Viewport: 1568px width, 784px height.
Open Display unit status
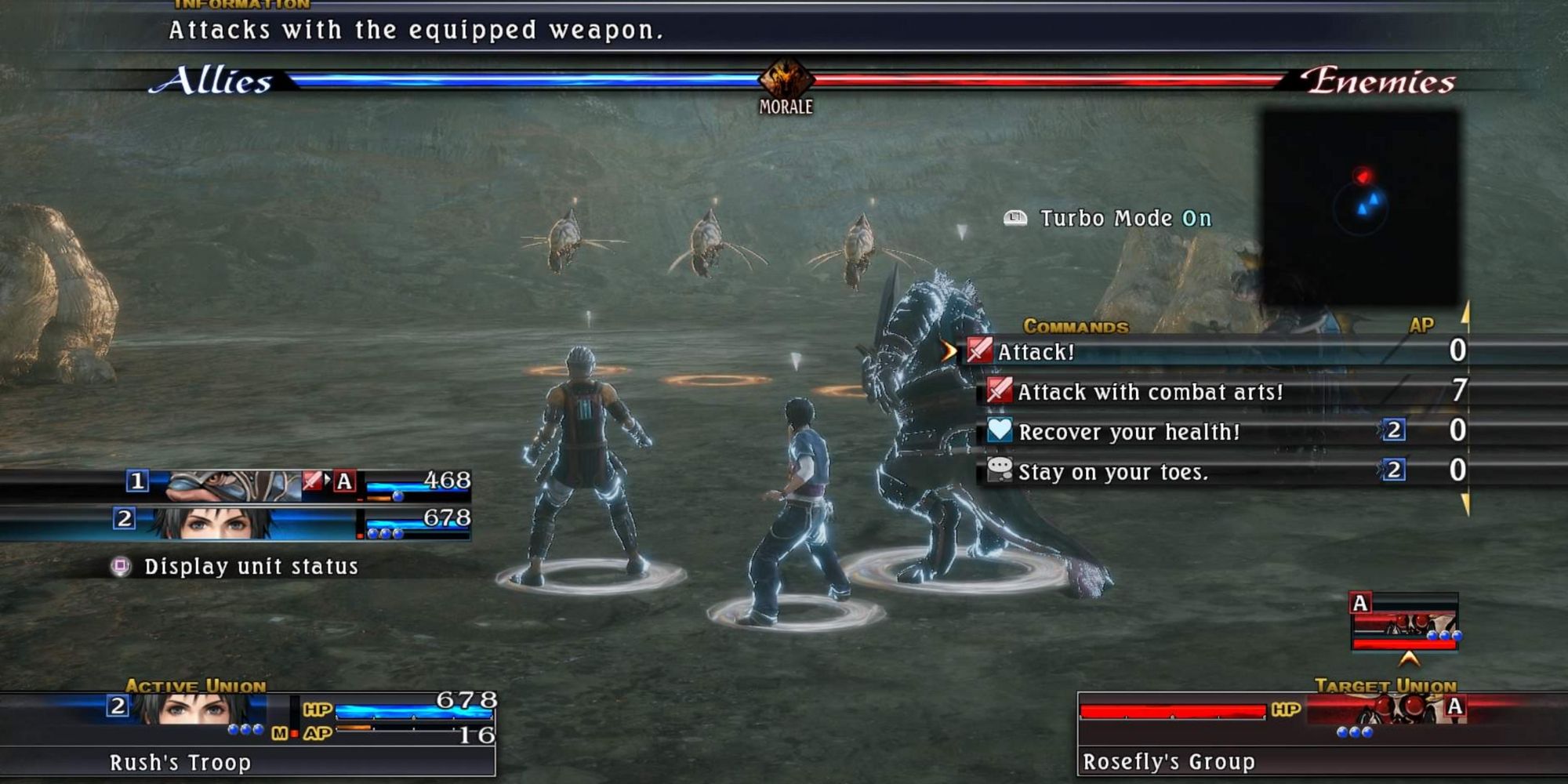pos(250,567)
